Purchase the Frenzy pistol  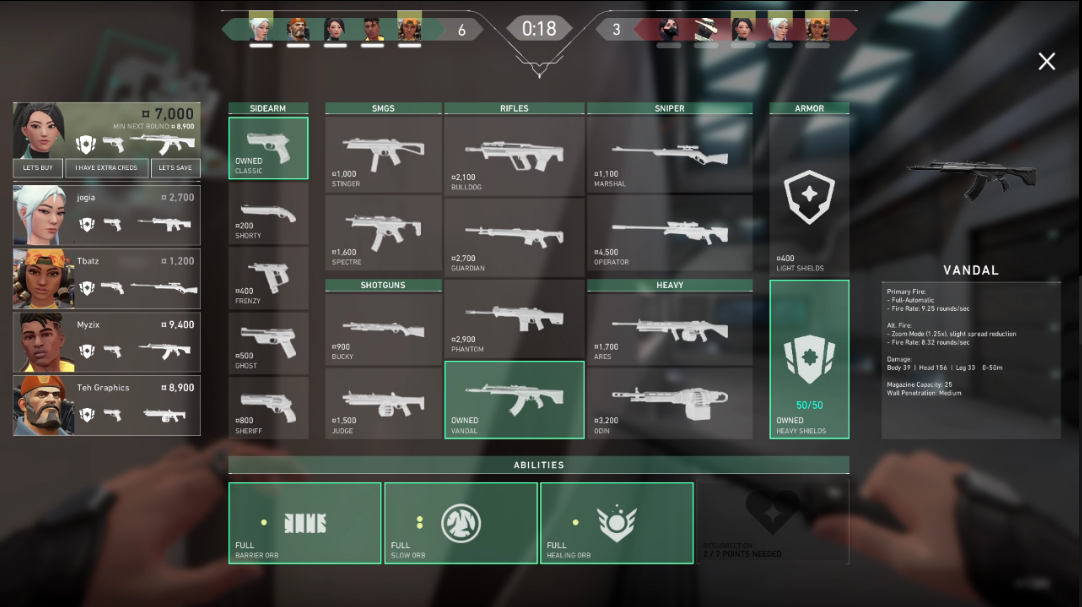[x=268, y=278]
